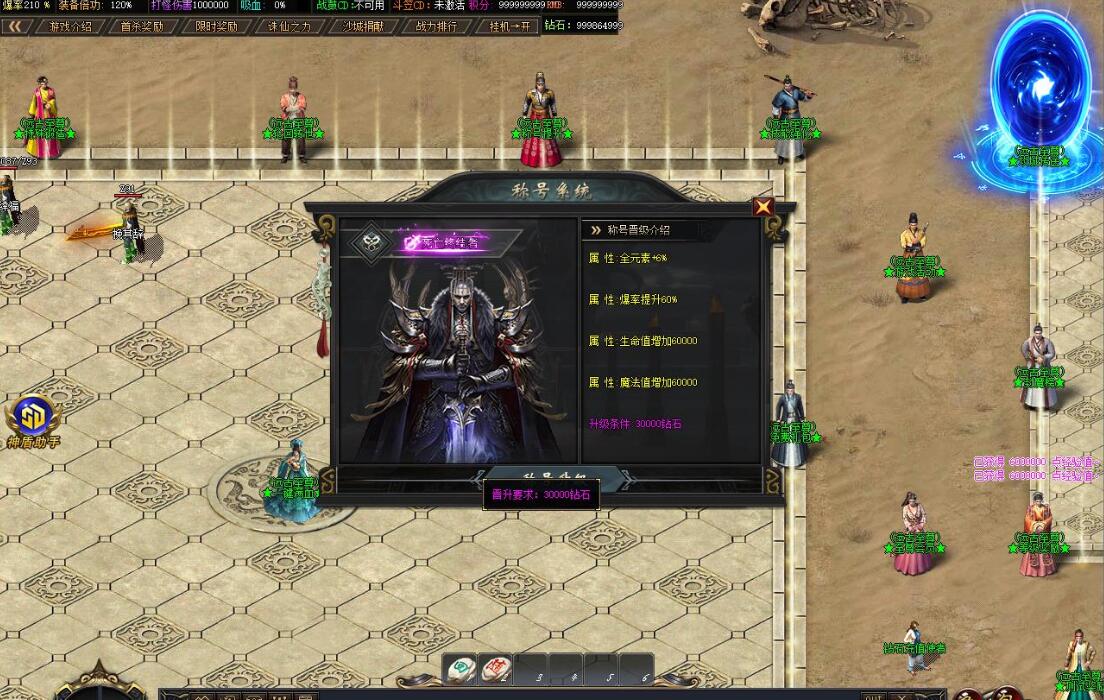Screen dimensions: 1104x700
Task: Collapse the top menu bar with the double-arrow
Action: 16,26
